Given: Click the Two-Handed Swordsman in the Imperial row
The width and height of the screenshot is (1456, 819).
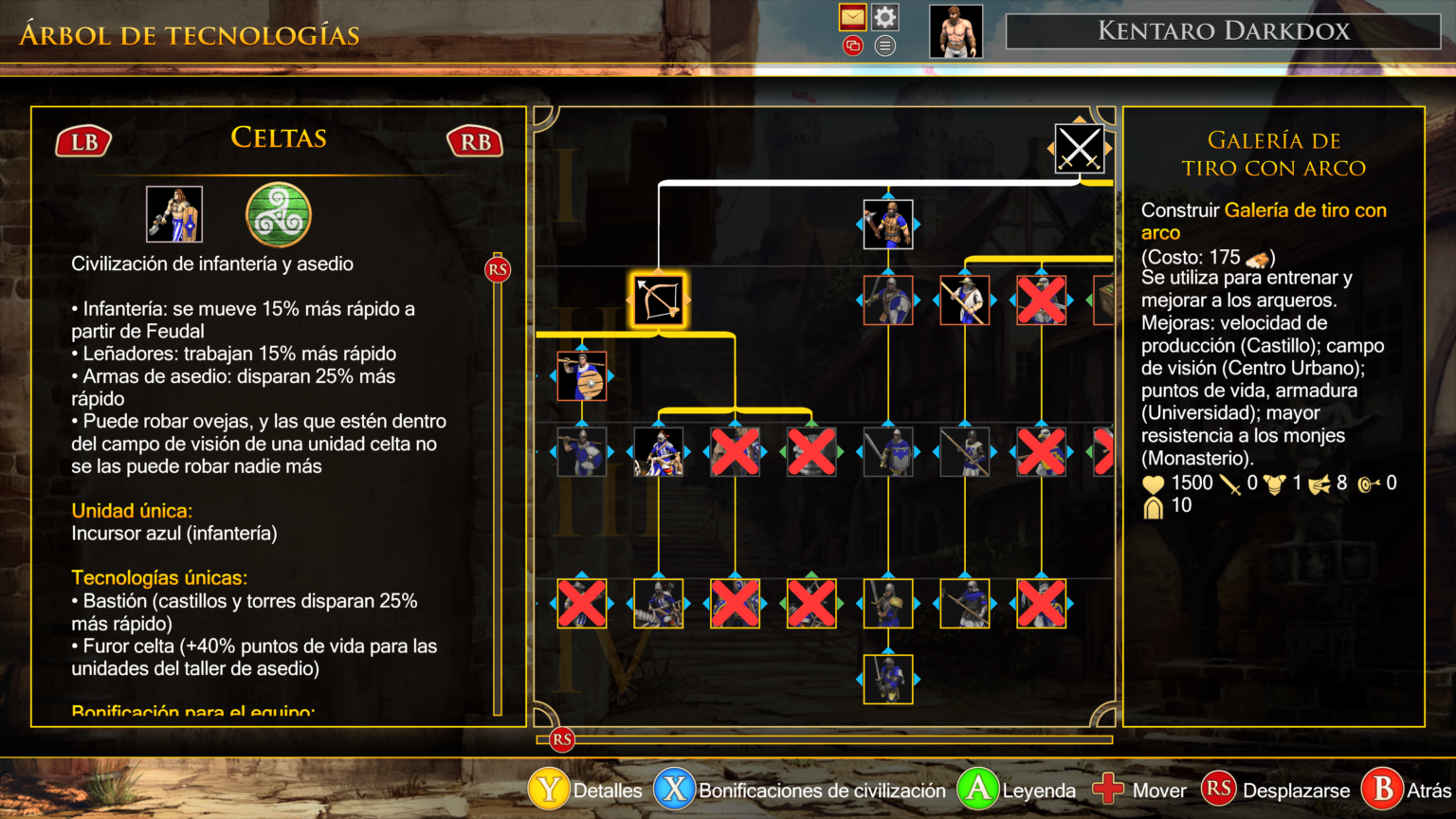Looking at the screenshot, I should click(889, 602).
